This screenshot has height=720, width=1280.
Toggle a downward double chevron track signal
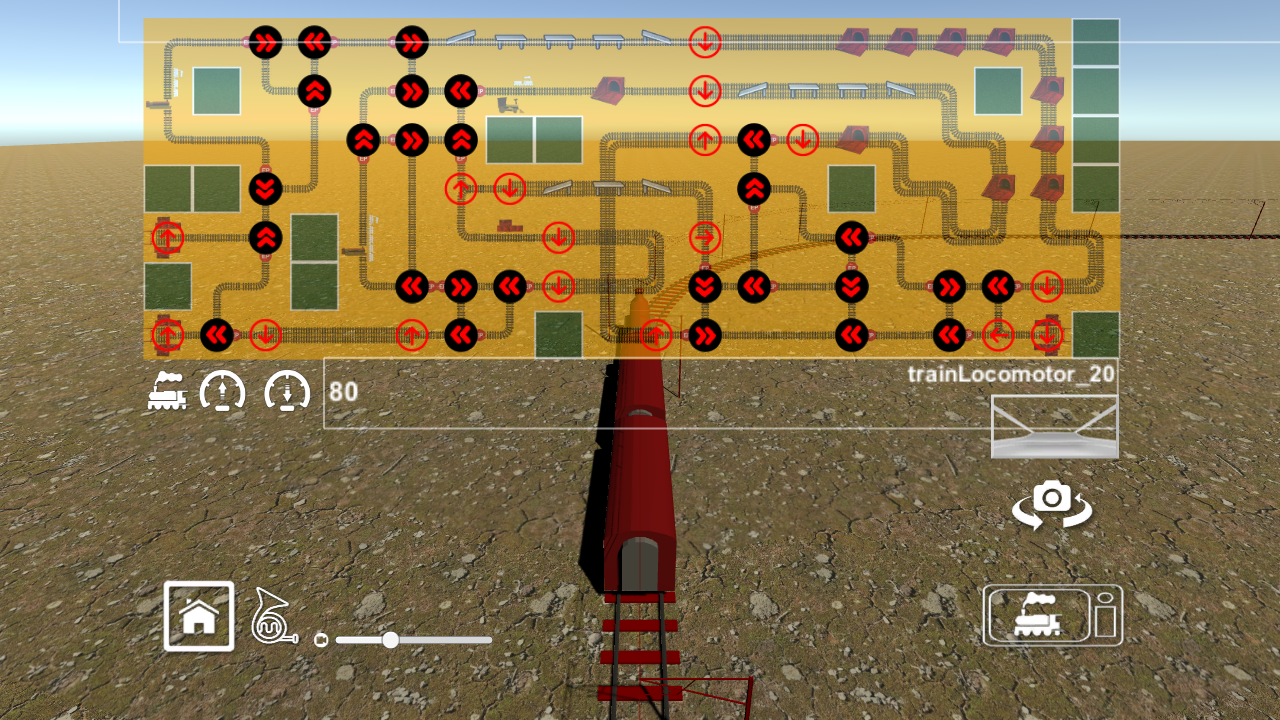(263, 187)
